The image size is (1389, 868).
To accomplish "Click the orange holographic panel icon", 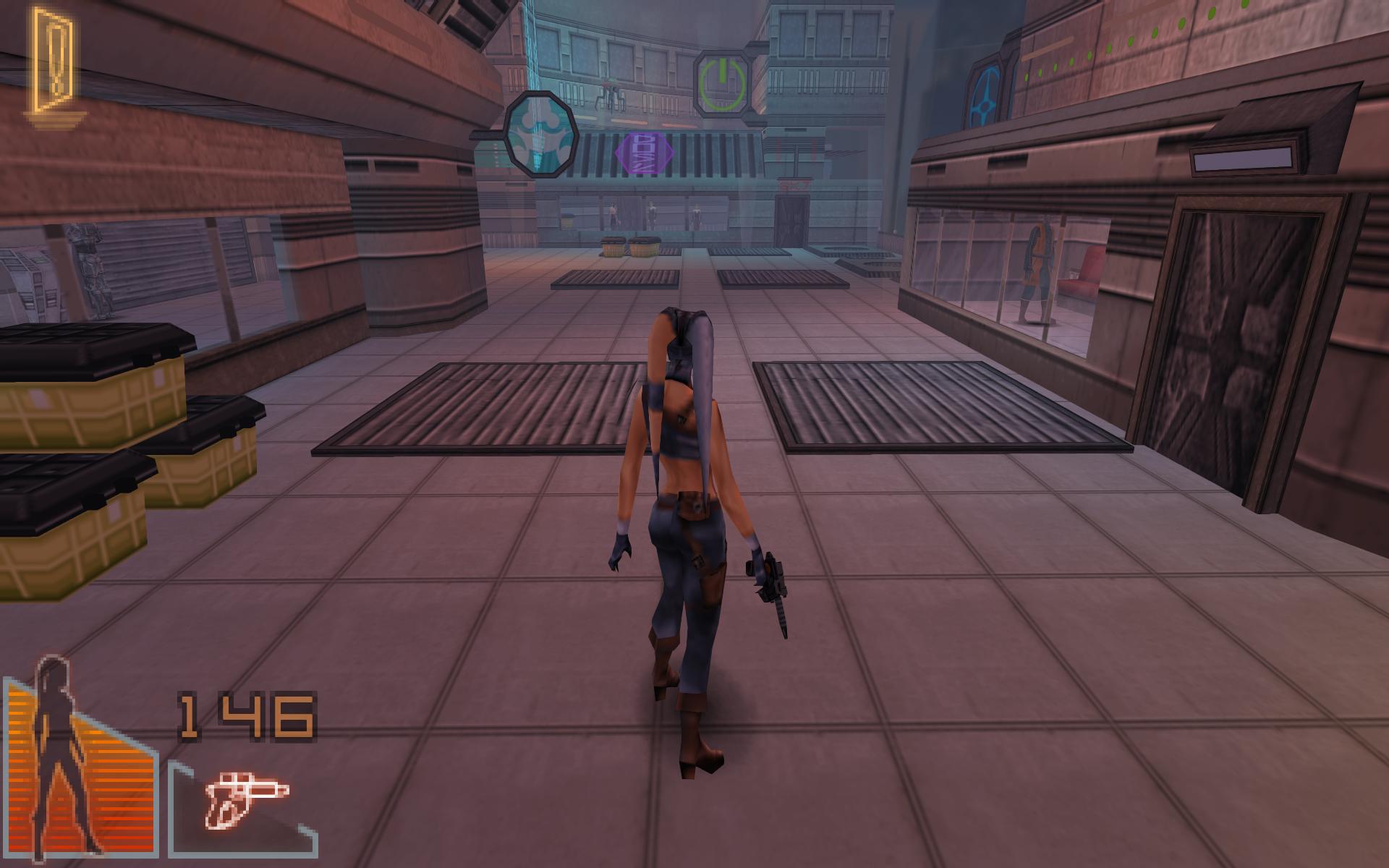I will point(52,64).
